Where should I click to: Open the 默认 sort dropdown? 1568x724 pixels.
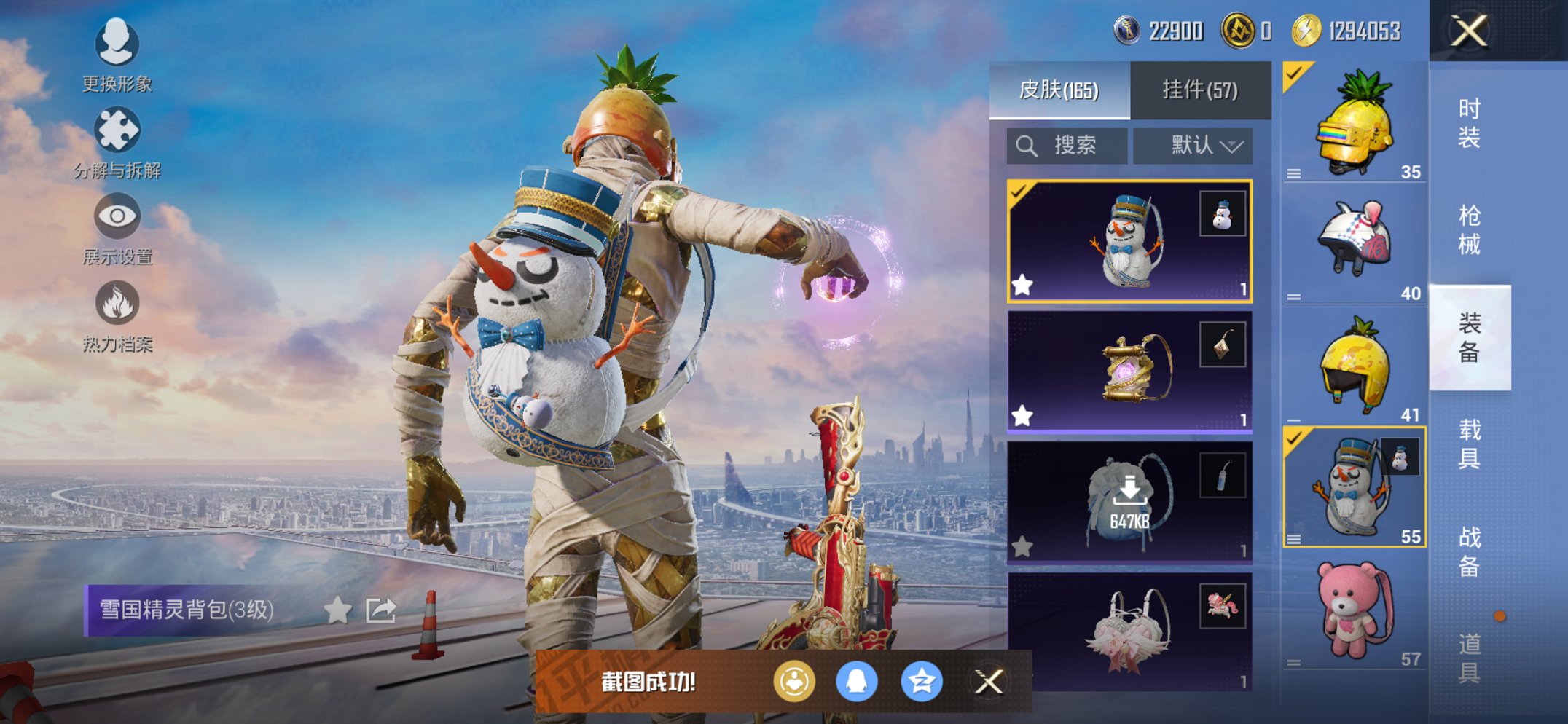click(1193, 146)
